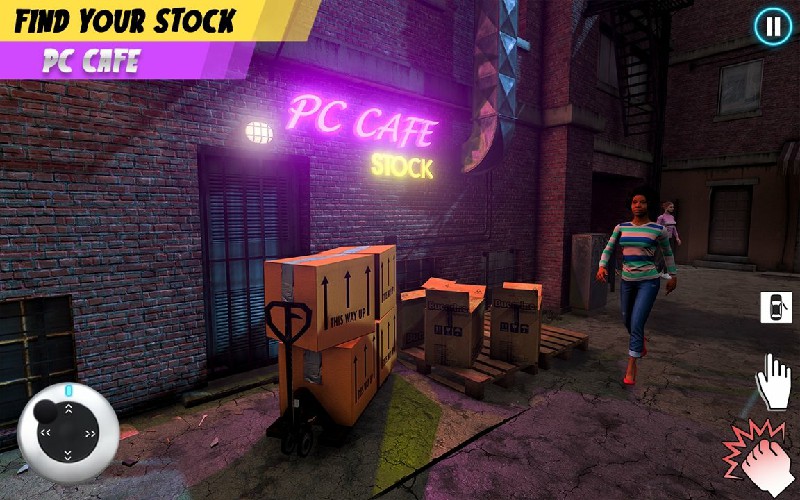Viewport: 800px width, 500px height.
Task: Tap the joystick's left arrow
Action: [45, 434]
